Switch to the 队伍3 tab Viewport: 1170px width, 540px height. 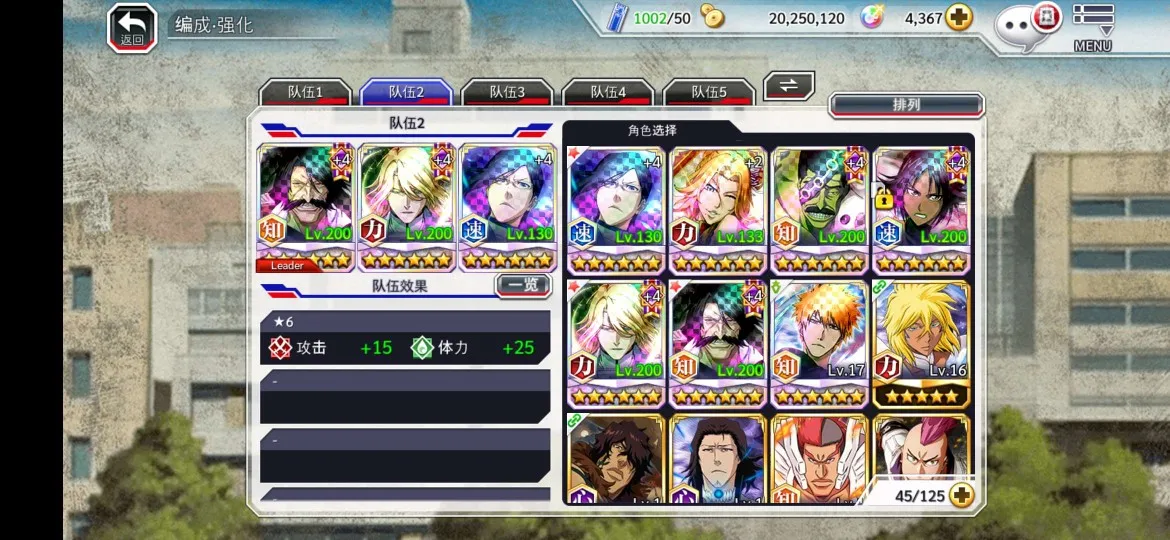[x=507, y=92]
